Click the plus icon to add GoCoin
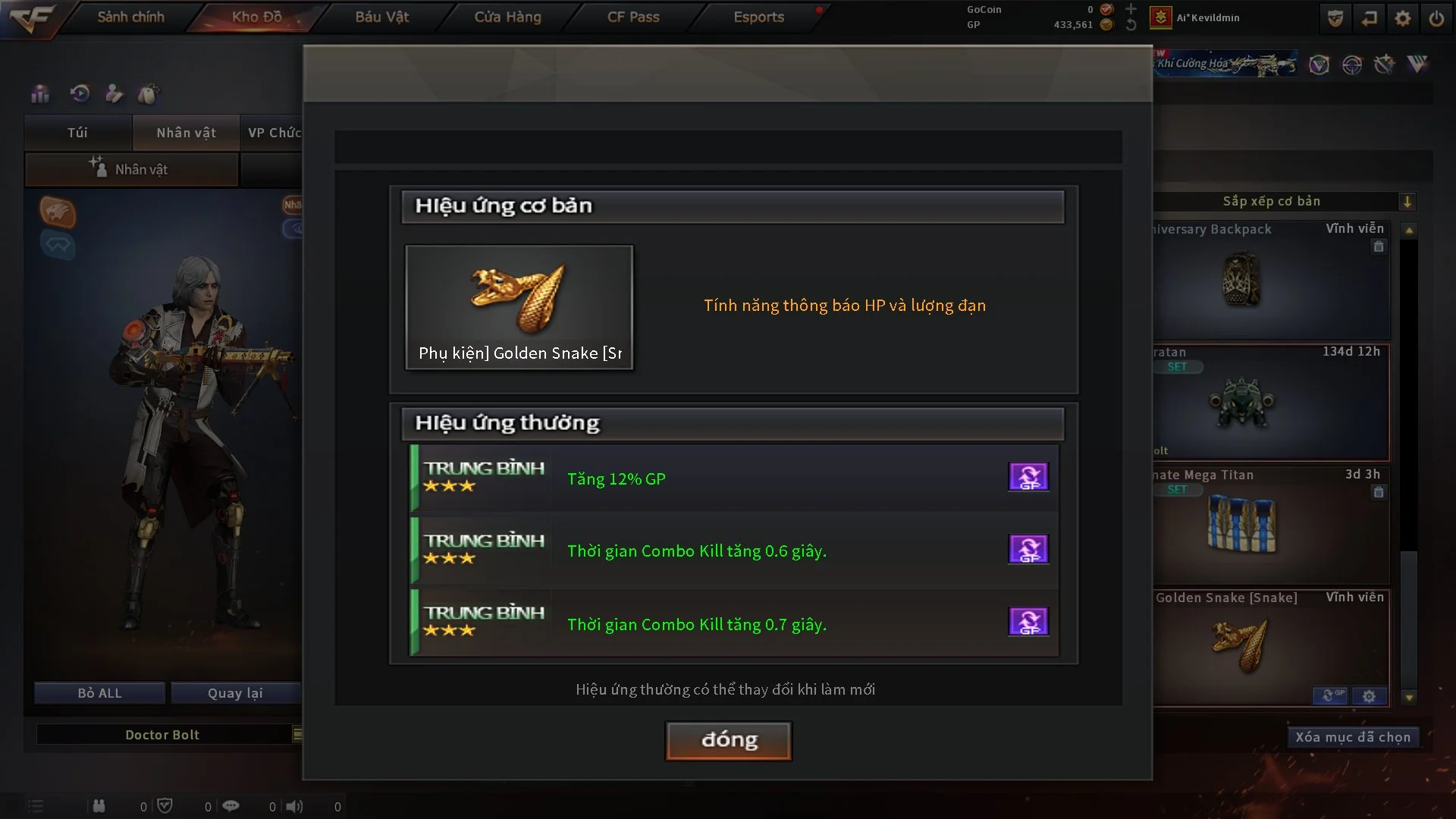The height and width of the screenshot is (819, 1456). coord(1131,9)
